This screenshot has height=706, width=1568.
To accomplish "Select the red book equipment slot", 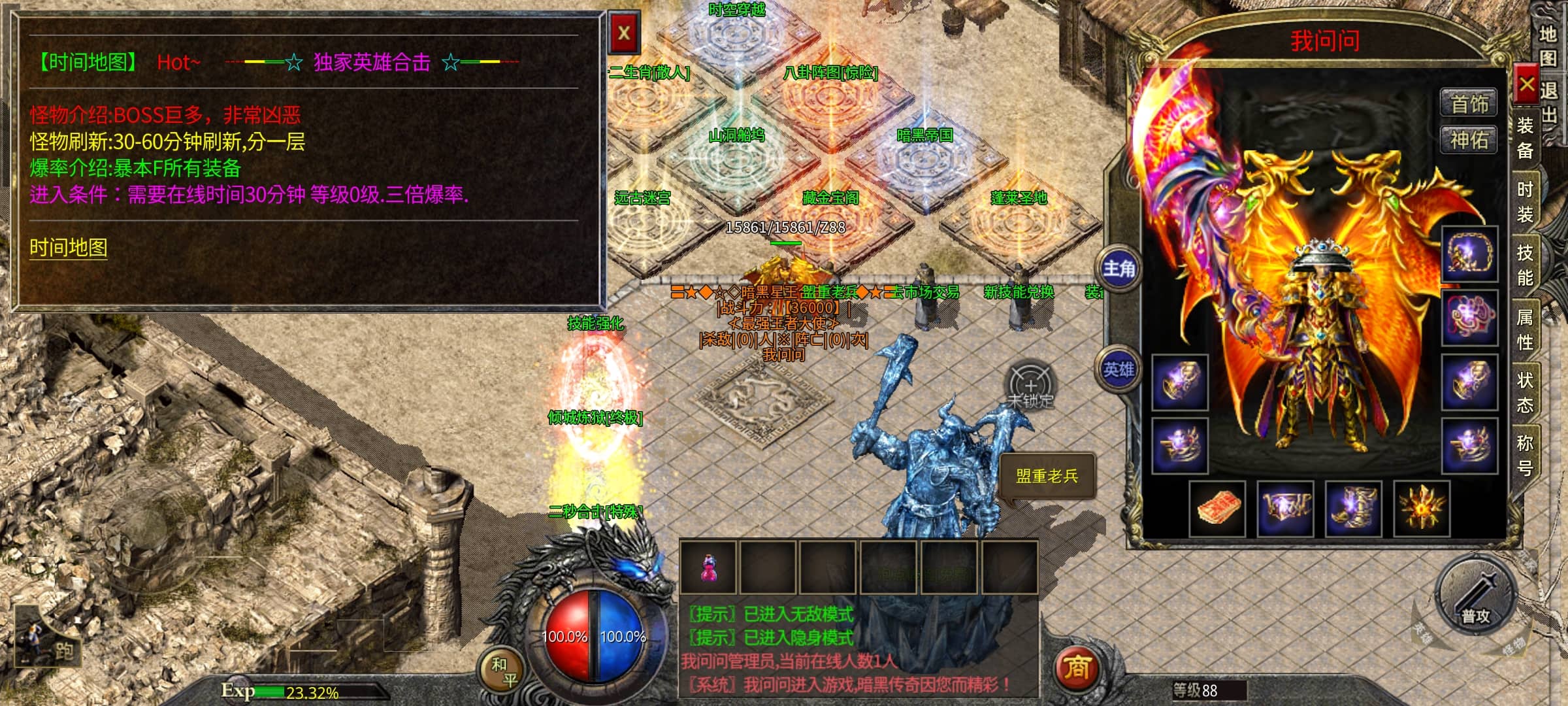I will click(x=1217, y=508).
